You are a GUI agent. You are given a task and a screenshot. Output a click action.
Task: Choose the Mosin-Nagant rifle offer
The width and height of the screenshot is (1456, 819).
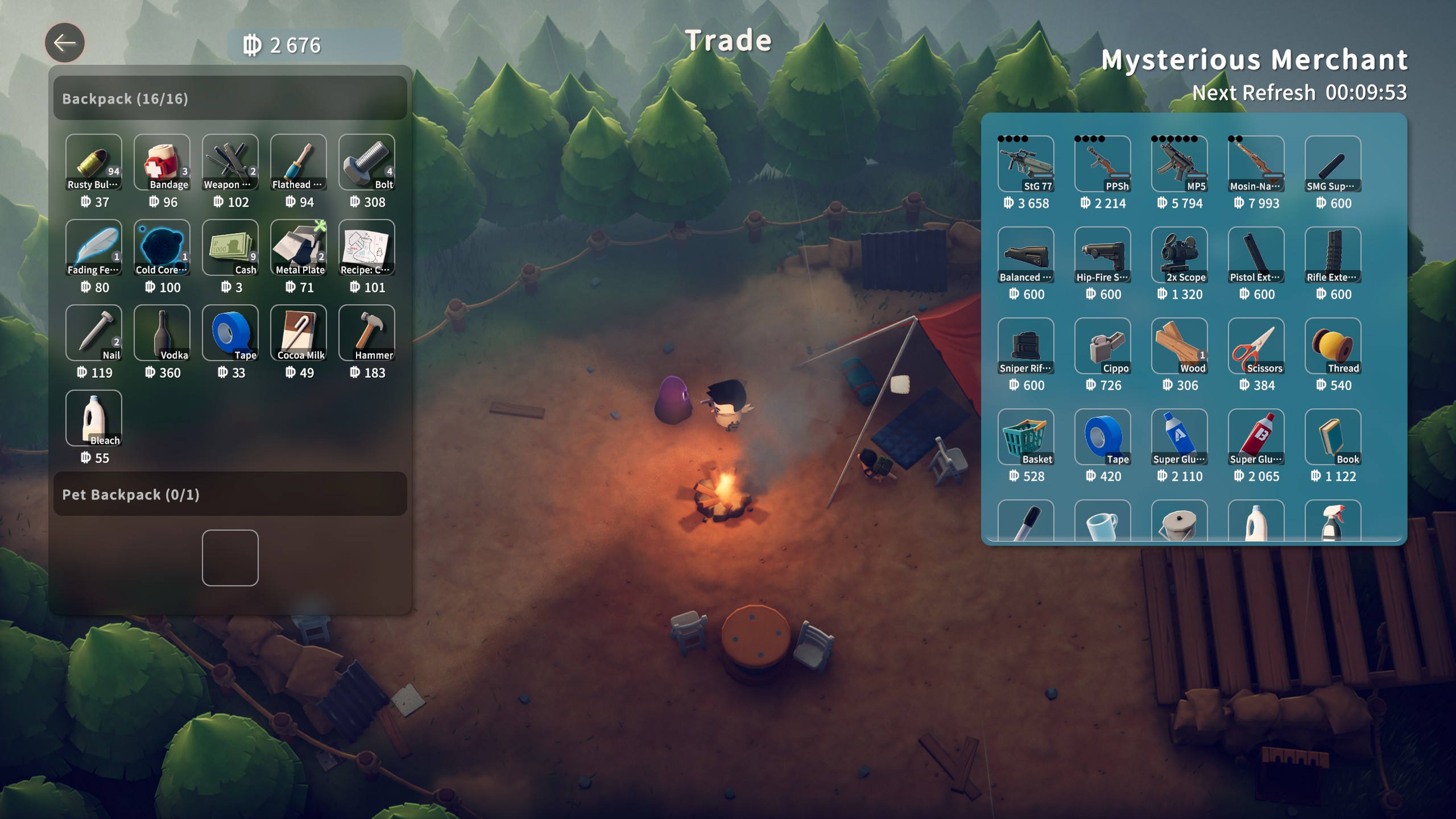[x=1256, y=164]
